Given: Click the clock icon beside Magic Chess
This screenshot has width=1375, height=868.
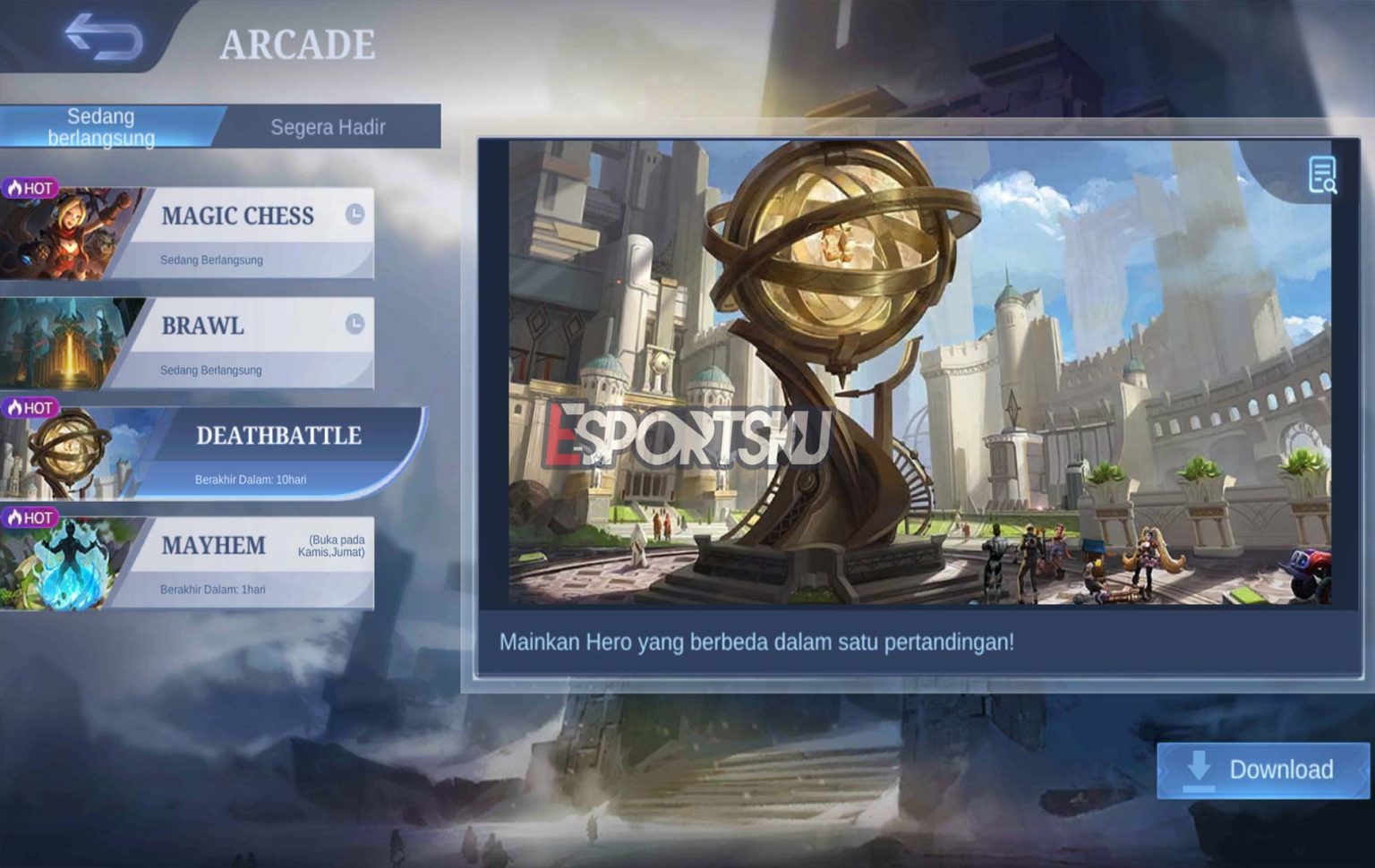Looking at the screenshot, I should click(x=354, y=213).
